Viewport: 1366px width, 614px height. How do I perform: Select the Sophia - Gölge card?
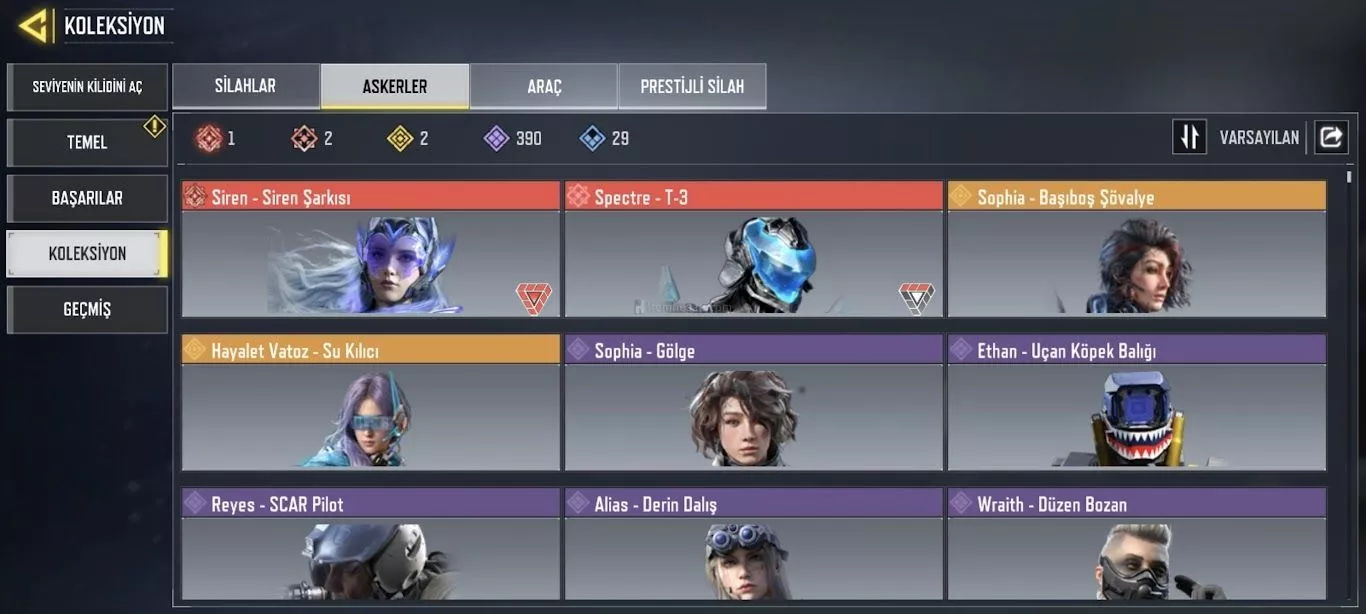753,404
